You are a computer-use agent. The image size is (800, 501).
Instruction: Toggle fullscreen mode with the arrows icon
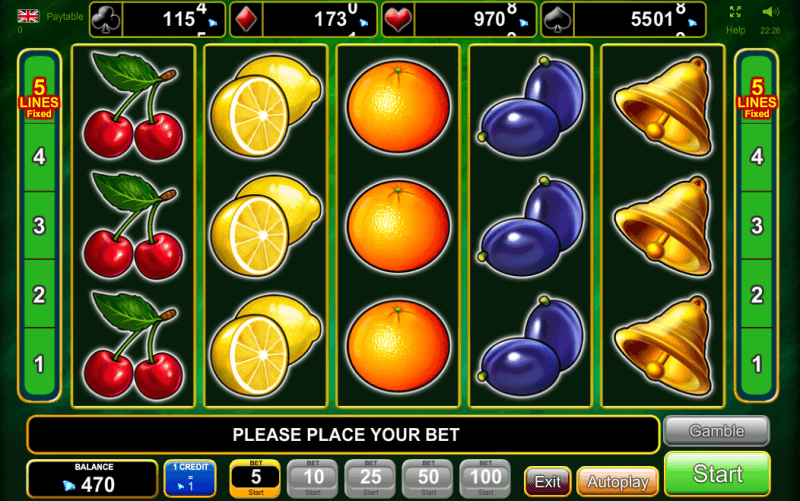736,12
